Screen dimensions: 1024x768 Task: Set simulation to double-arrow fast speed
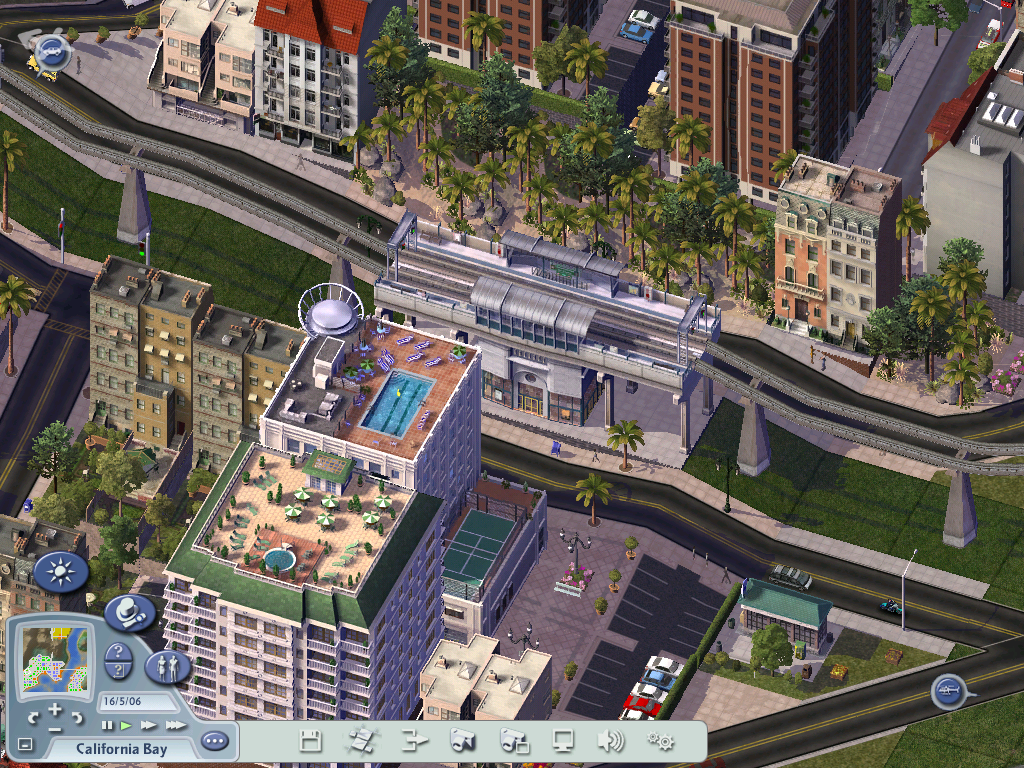(148, 725)
